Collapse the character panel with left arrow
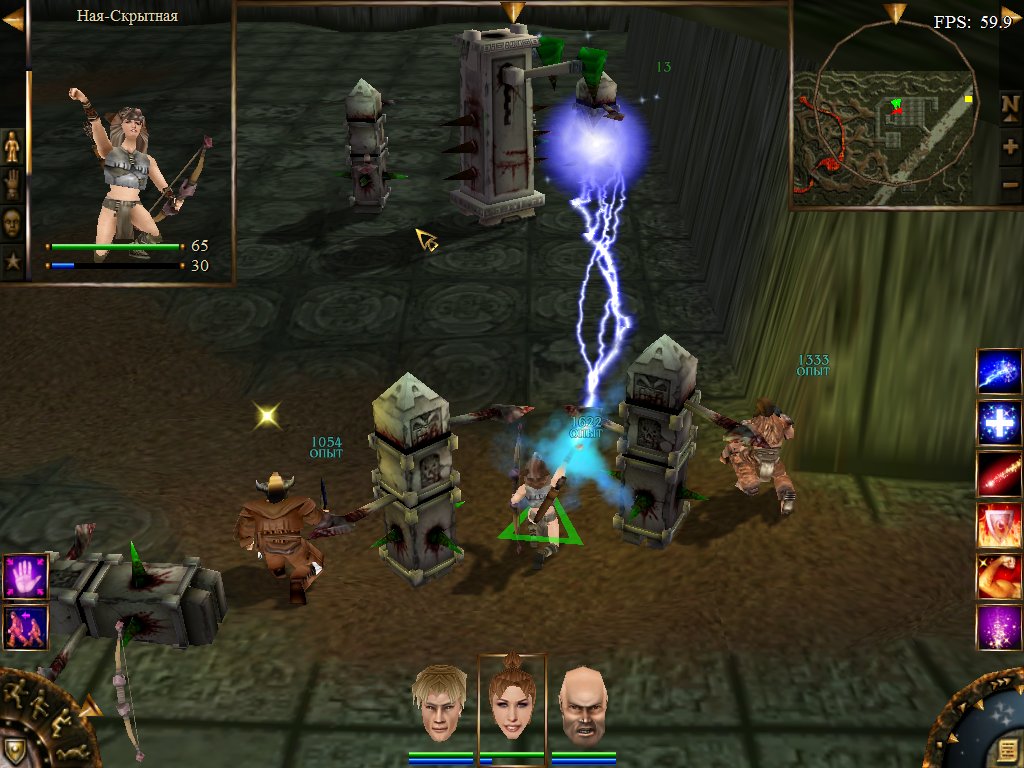The image size is (1024, 768). click(13, 19)
